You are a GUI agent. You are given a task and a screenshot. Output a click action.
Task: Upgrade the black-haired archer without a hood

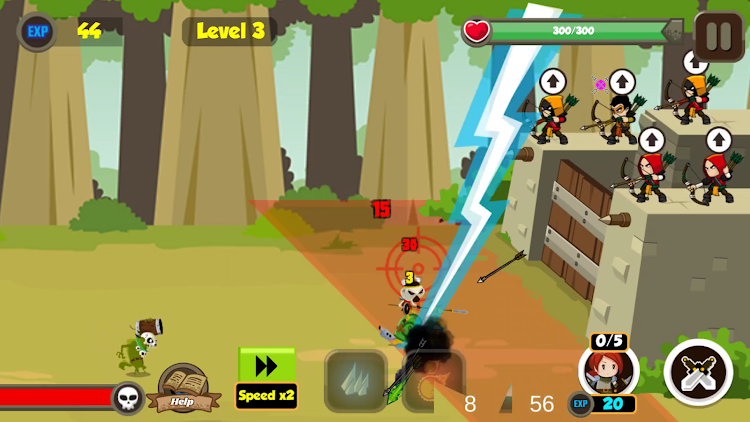622,82
